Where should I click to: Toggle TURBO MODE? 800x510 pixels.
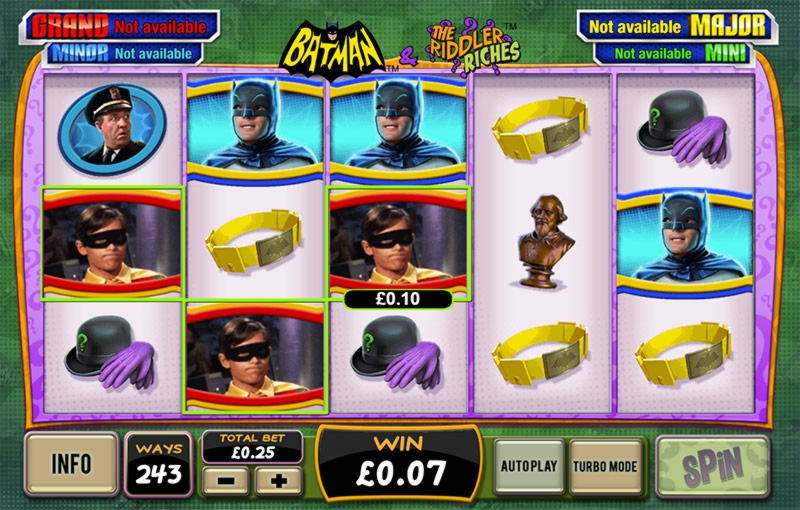pyautogui.click(x=606, y=466)
